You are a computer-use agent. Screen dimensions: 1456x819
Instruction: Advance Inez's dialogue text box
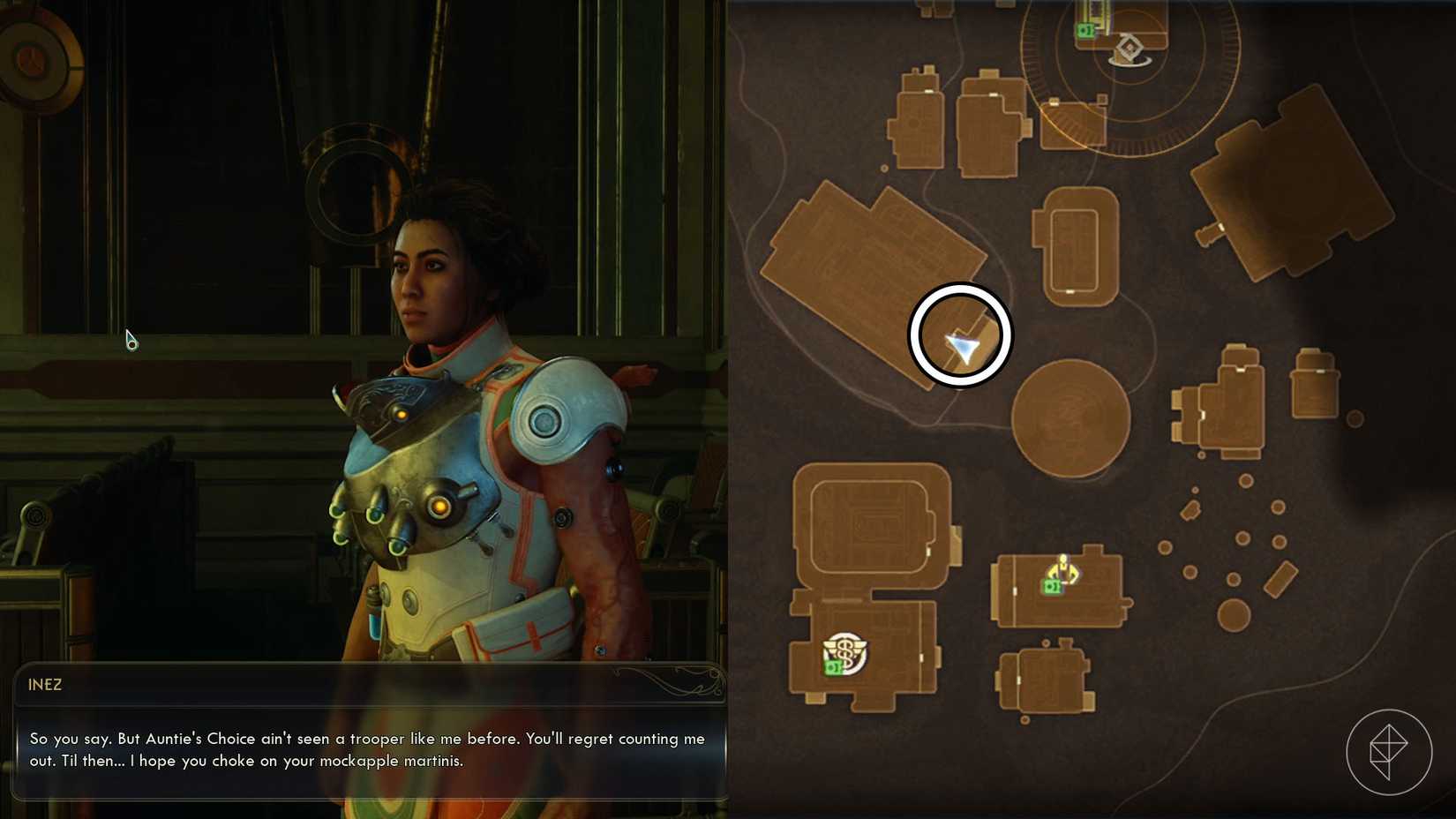click(369, 749)
